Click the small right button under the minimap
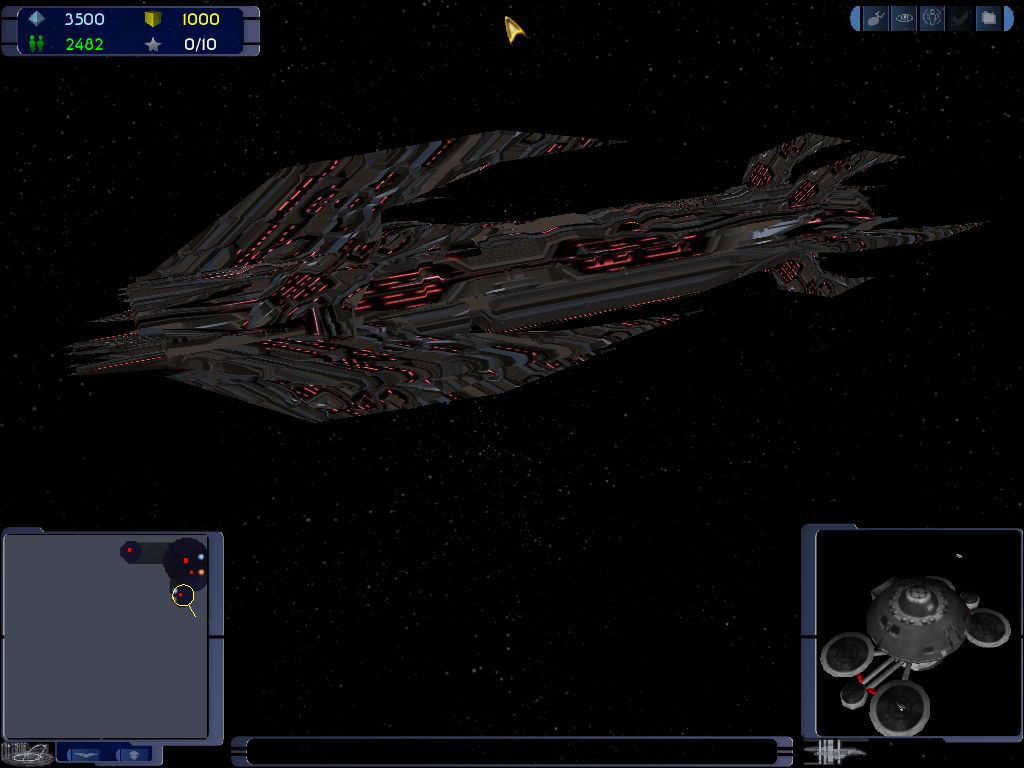Image resolution: width=1024 pixels, height=768 pixels. pyautogui.click(x=135, y=754)
